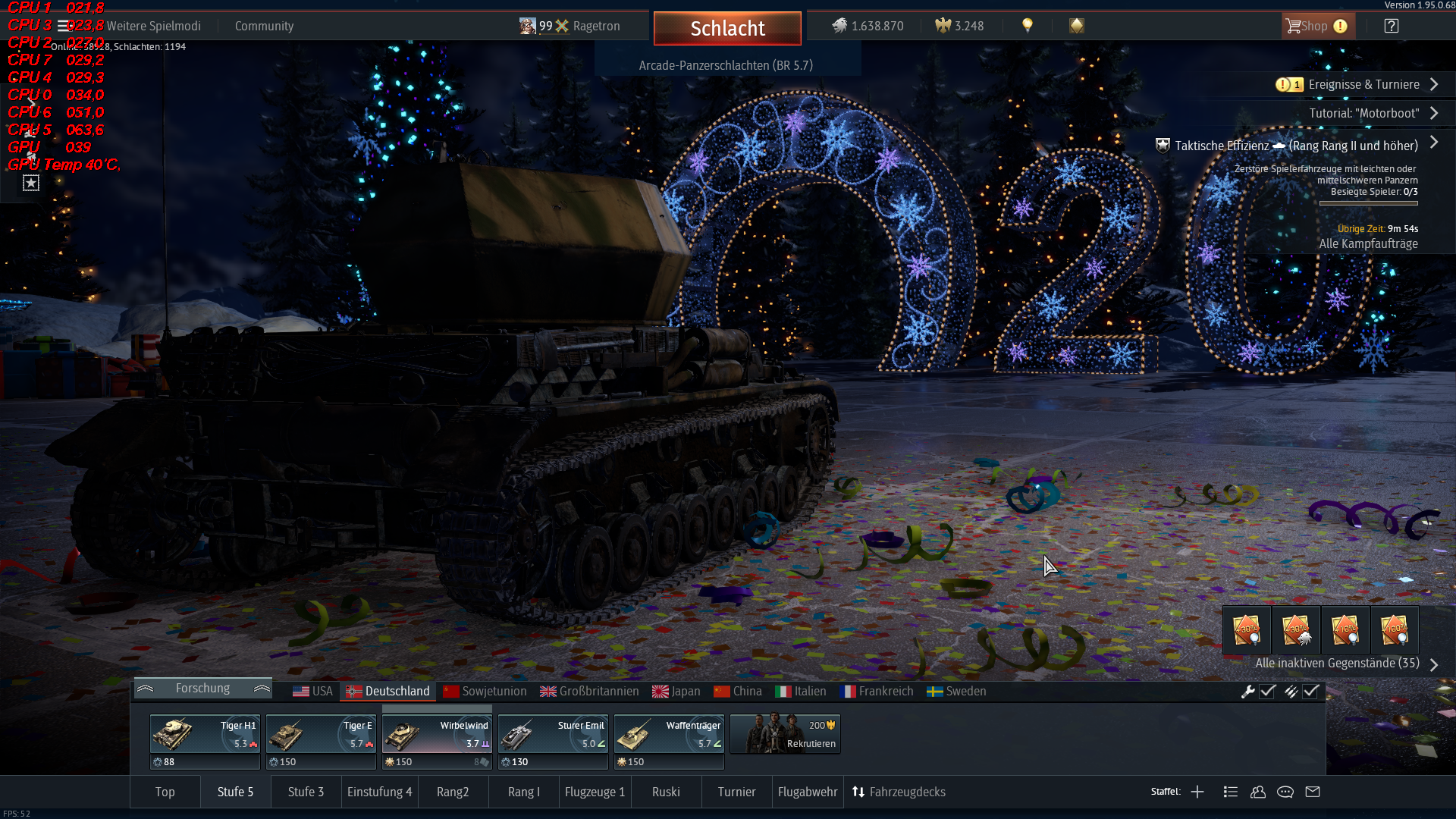Open squad creation with the Staffel plus icon

(x=1197, y=792)
